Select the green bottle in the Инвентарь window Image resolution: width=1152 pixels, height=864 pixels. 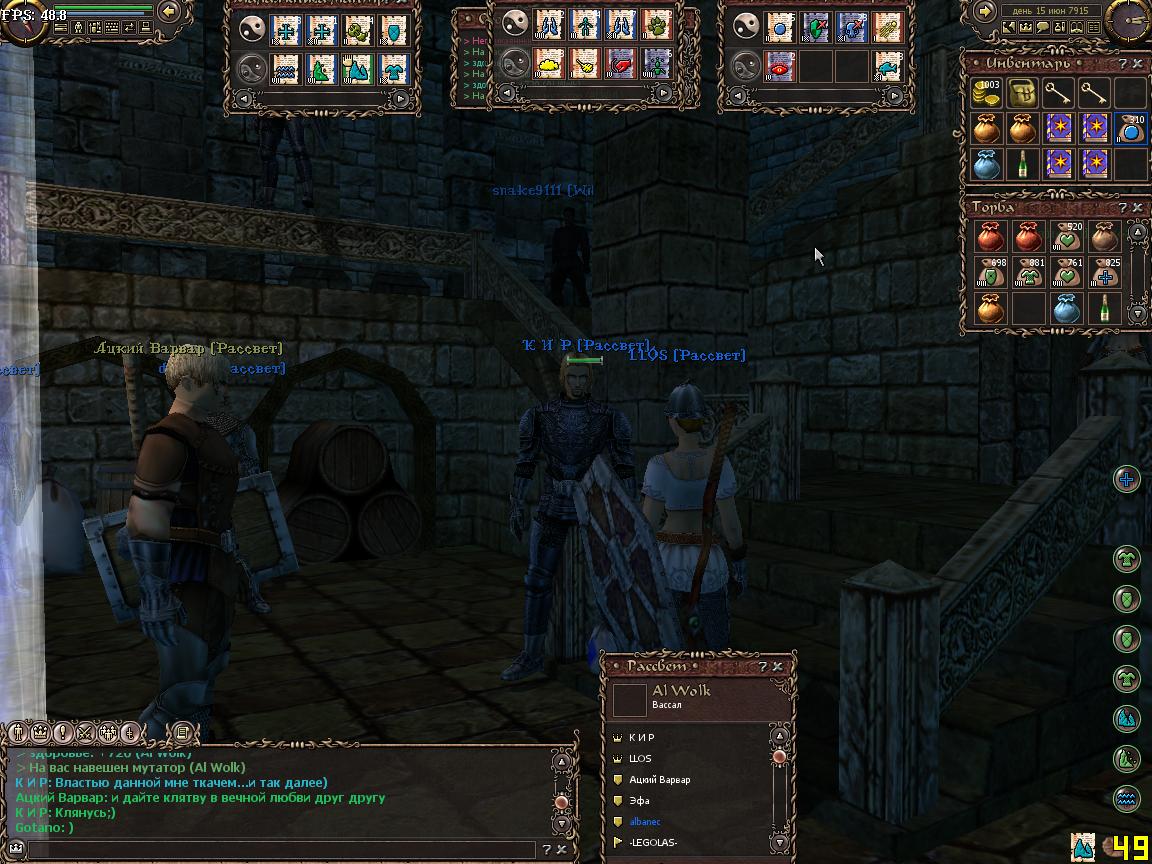[x=1023, y=163]
